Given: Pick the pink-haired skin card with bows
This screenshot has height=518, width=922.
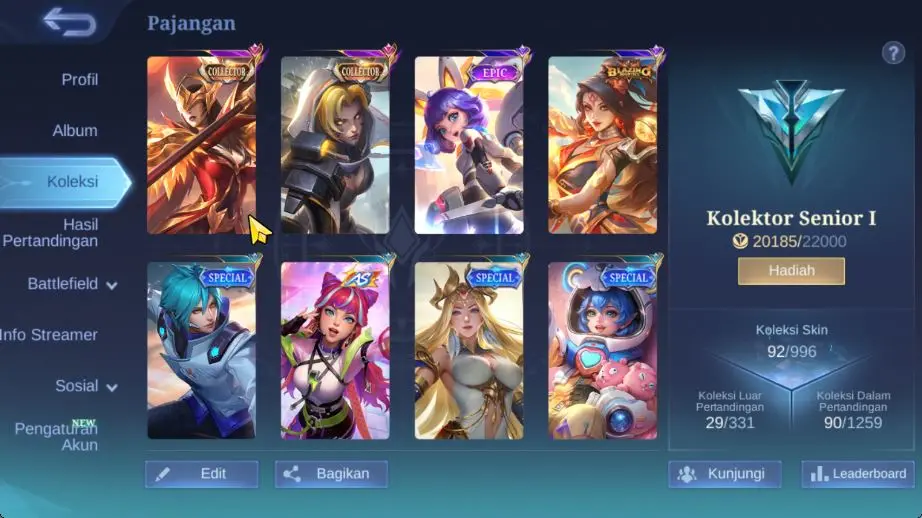Looking at the screenshot, I should click(335, 351).
